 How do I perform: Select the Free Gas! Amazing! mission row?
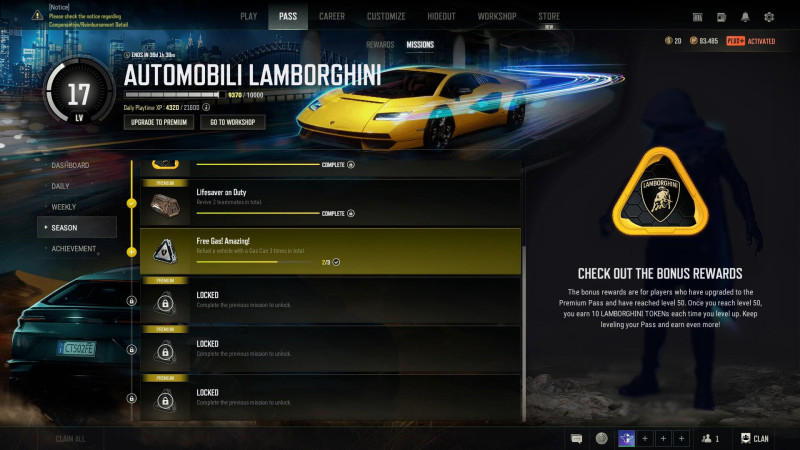point(330,251)
